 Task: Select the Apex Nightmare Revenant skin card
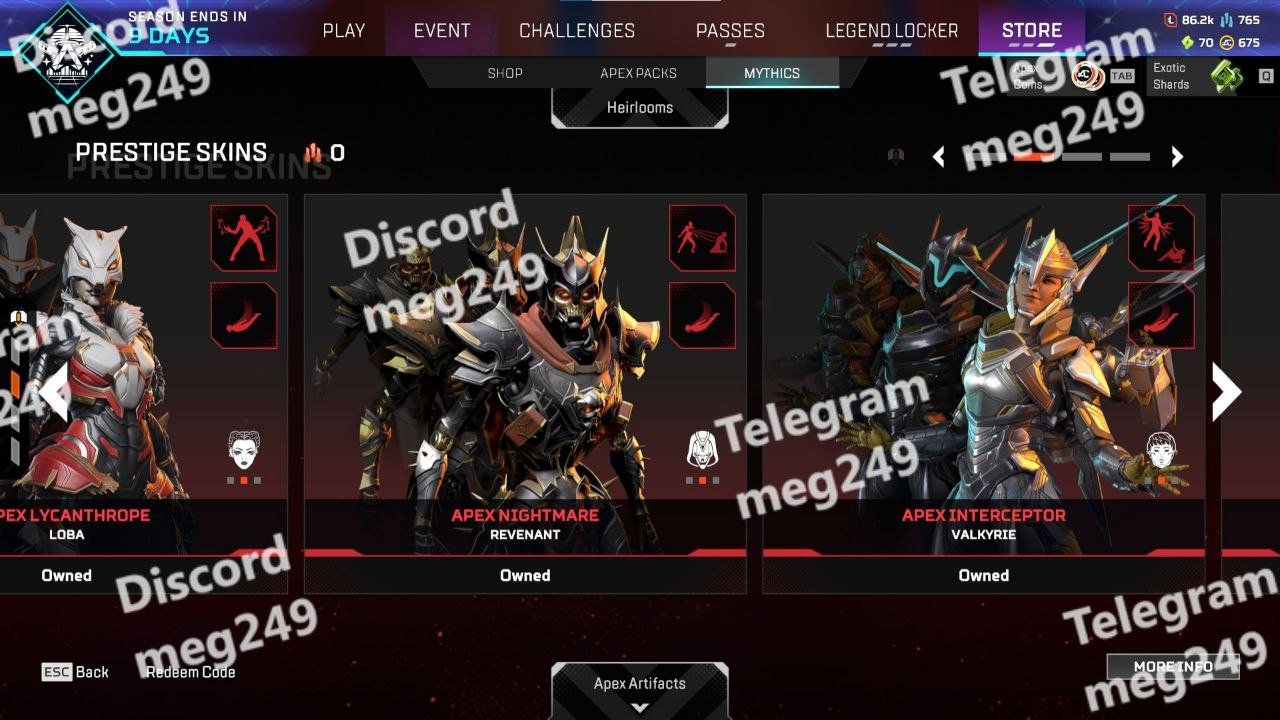click(525, 390)
